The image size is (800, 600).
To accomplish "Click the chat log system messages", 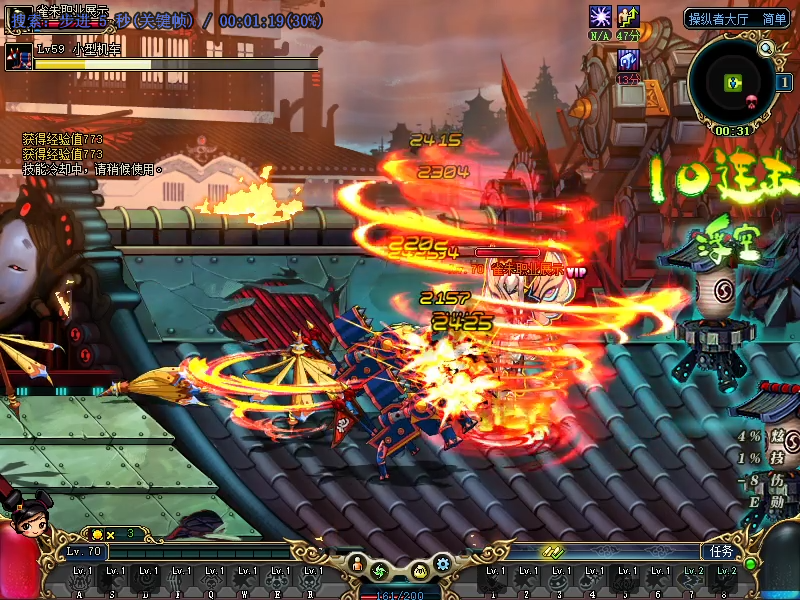I will coord(92,155).
